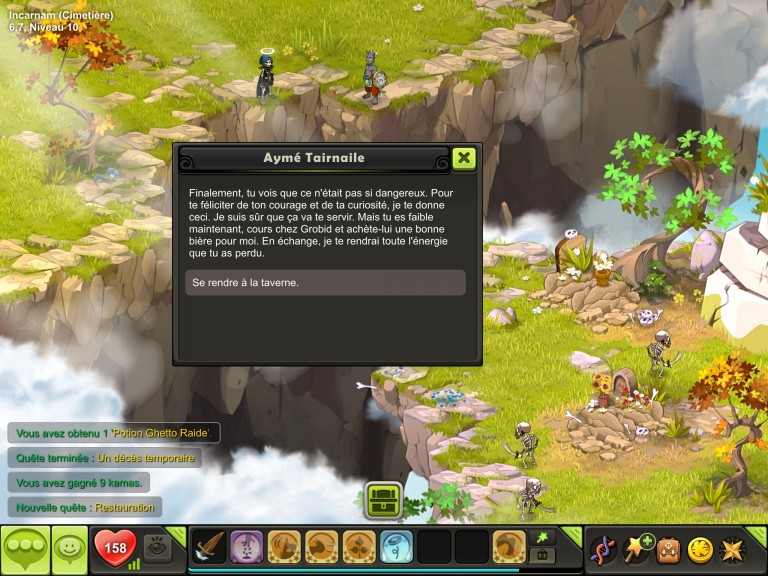Viewport: 768px width, 576px height.
Task: Open the magic wand spells icon
Action: (x=636, y=549)
